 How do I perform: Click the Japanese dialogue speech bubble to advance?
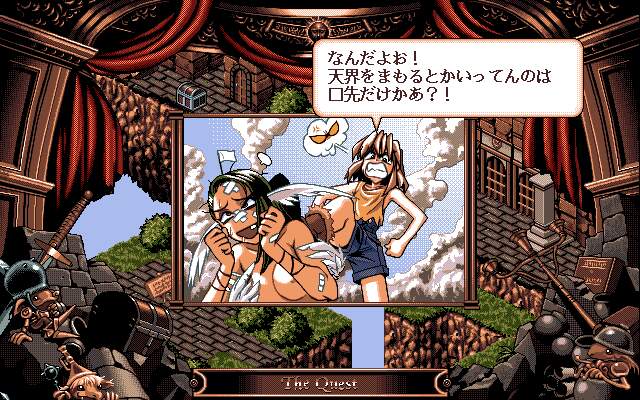[x=446, y=74]
